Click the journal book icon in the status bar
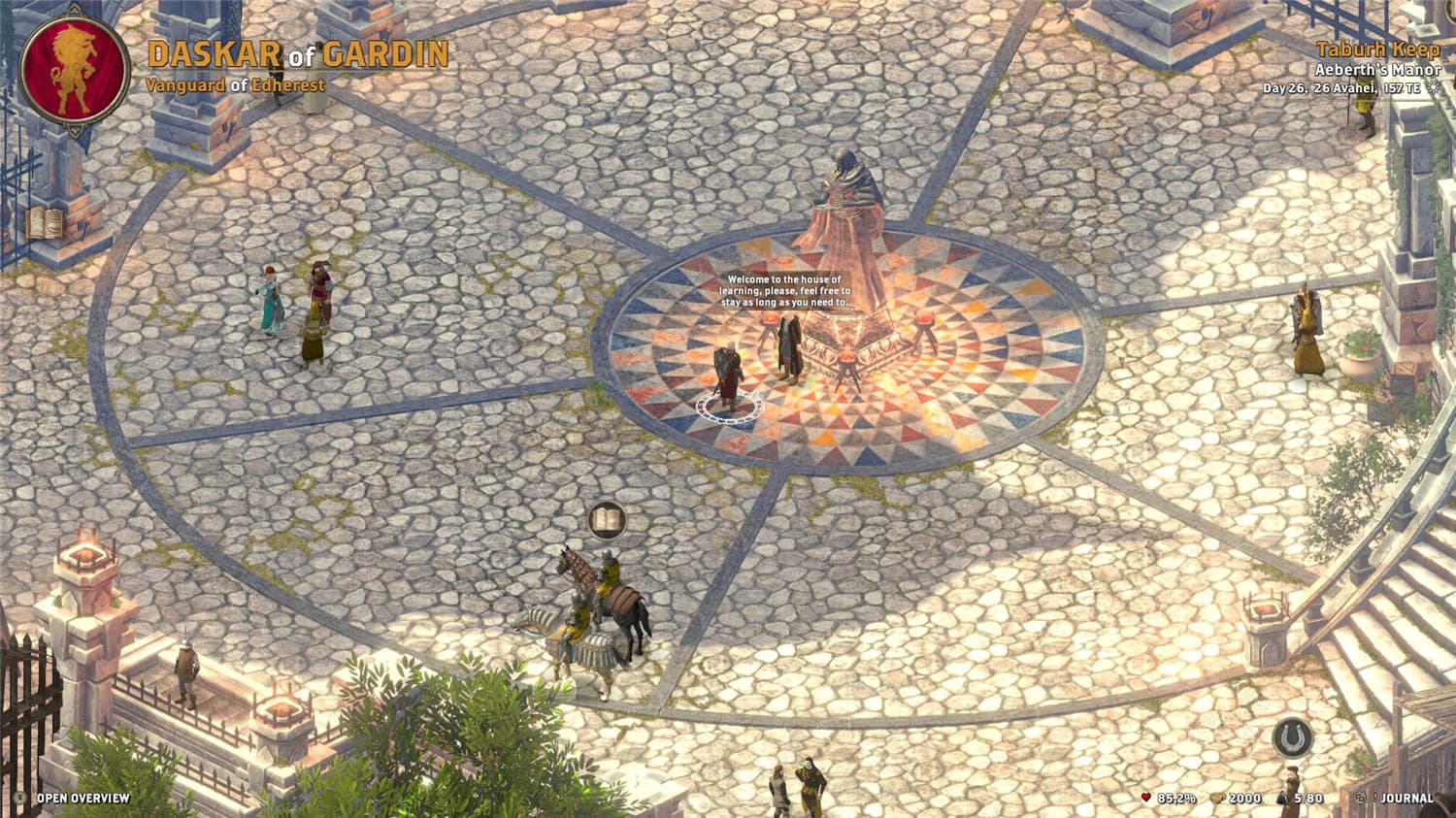 [x=1360, y=799]
